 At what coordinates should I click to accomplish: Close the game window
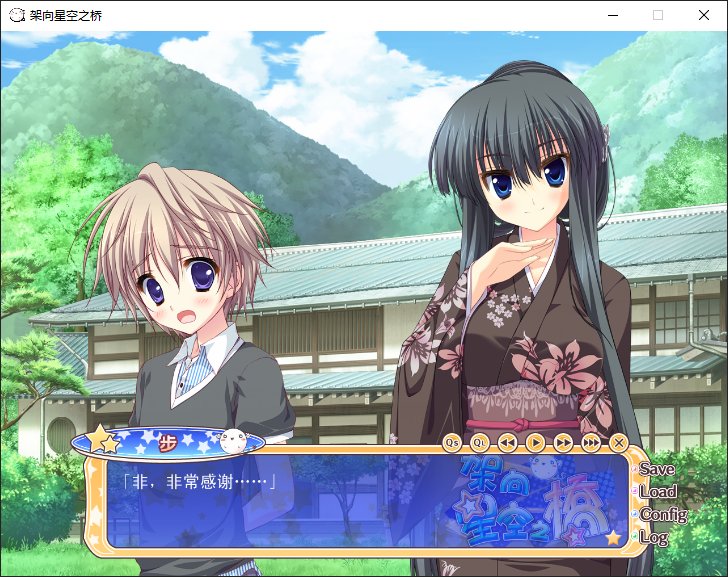tap(704, 15)
